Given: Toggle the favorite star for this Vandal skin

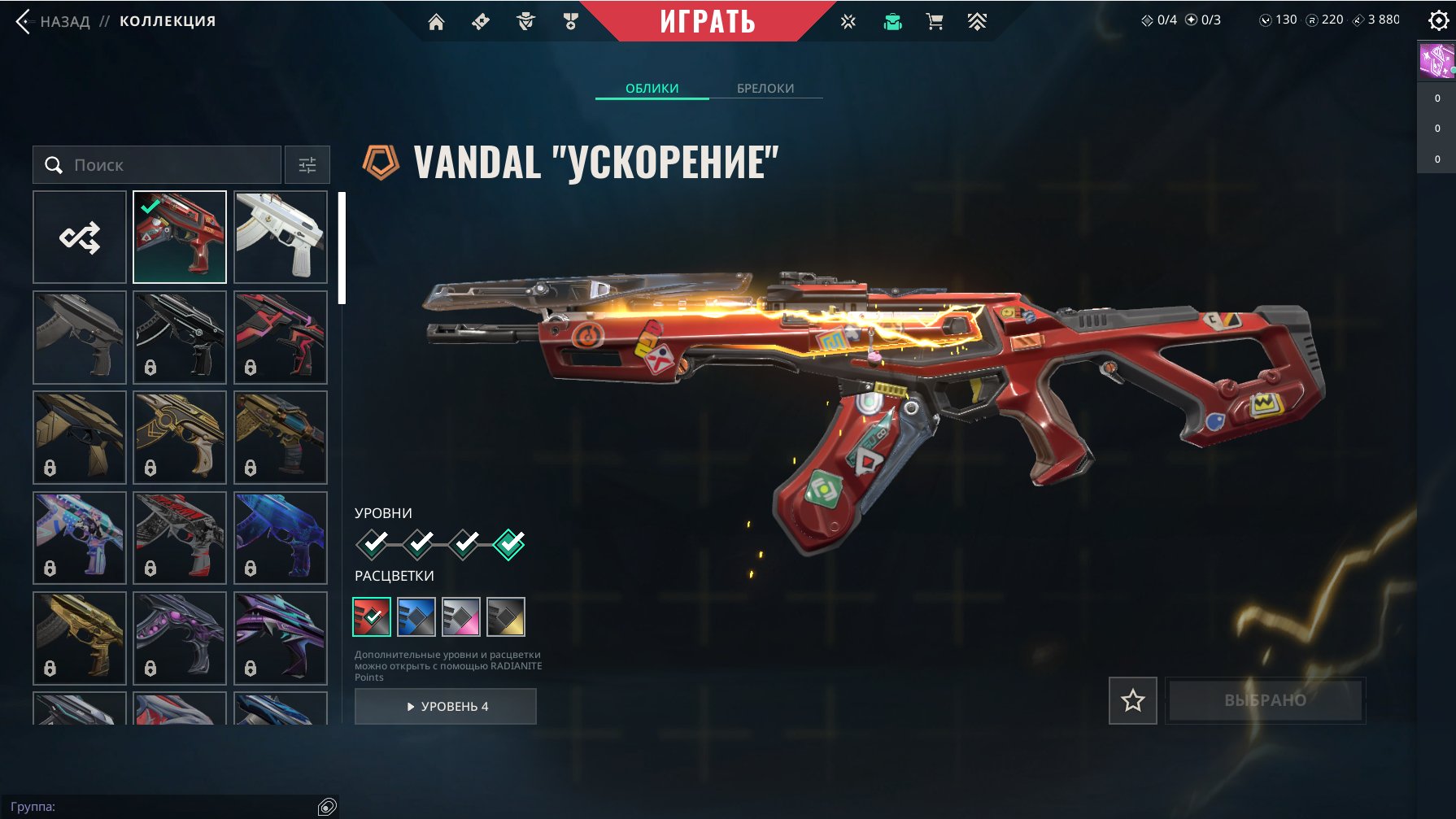Looking at the screenshot, I should [1132, 700].
